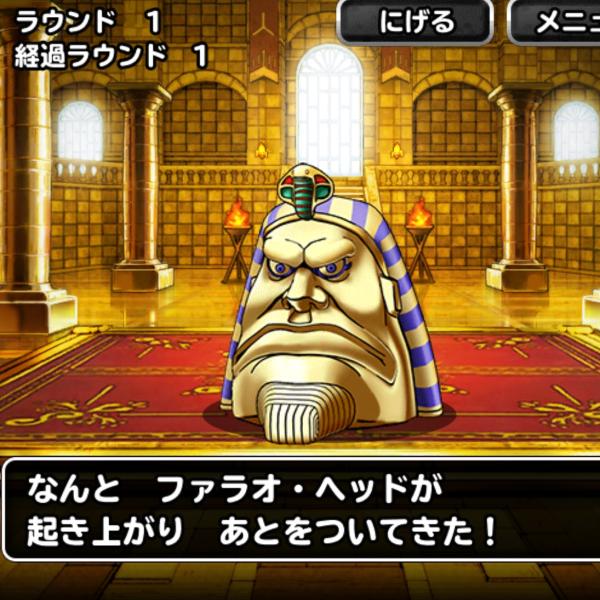The width and height of the screenshot is (600, 600).
Task: Tap the にげる (Flee) button
Action: coord(415,22)
